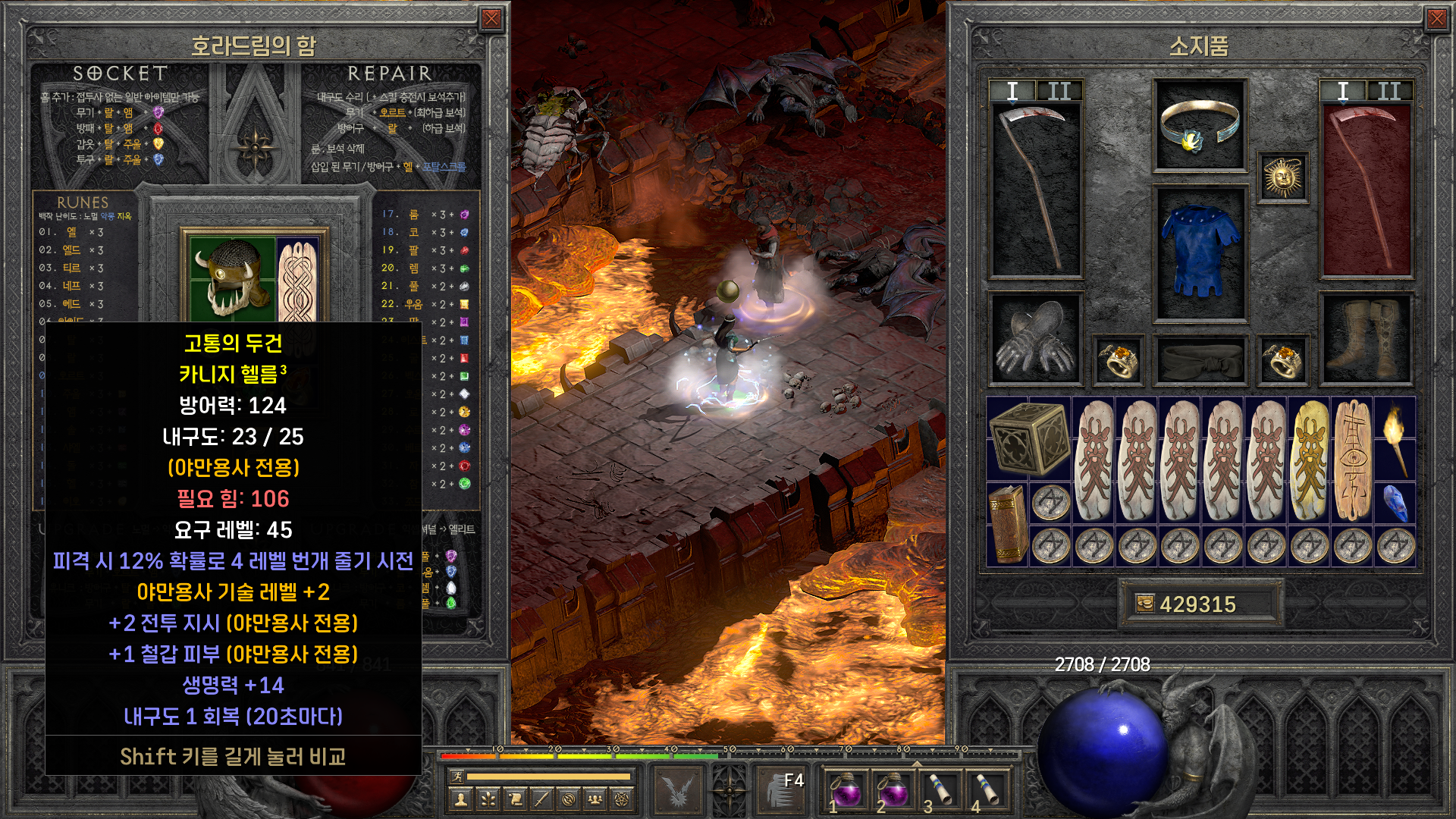The width and height of the screenshot is (1456, 819).
Task: Open the pentagram game menu button
Action: coord(622,799)
